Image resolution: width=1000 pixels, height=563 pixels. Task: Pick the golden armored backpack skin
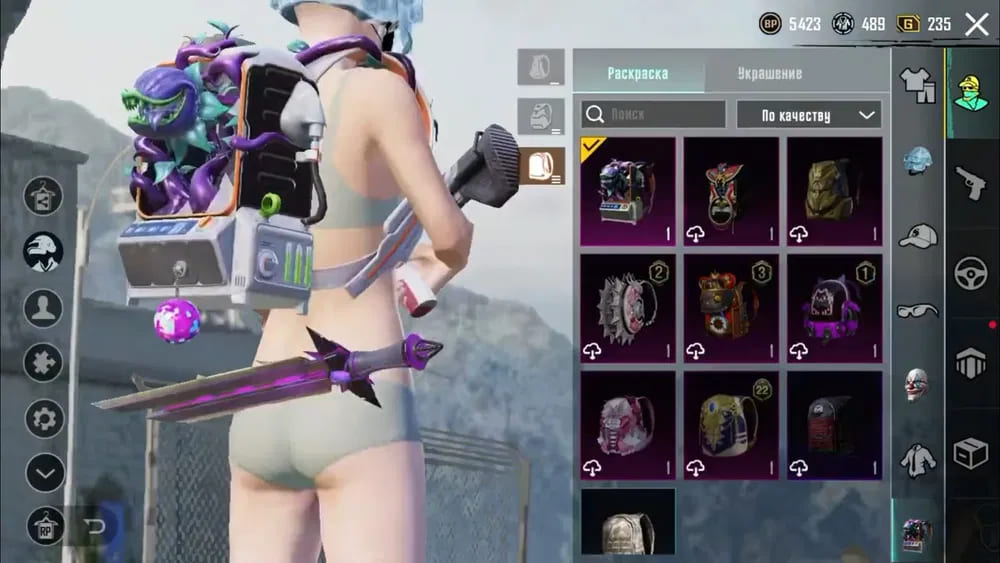[x=834, y=192]
